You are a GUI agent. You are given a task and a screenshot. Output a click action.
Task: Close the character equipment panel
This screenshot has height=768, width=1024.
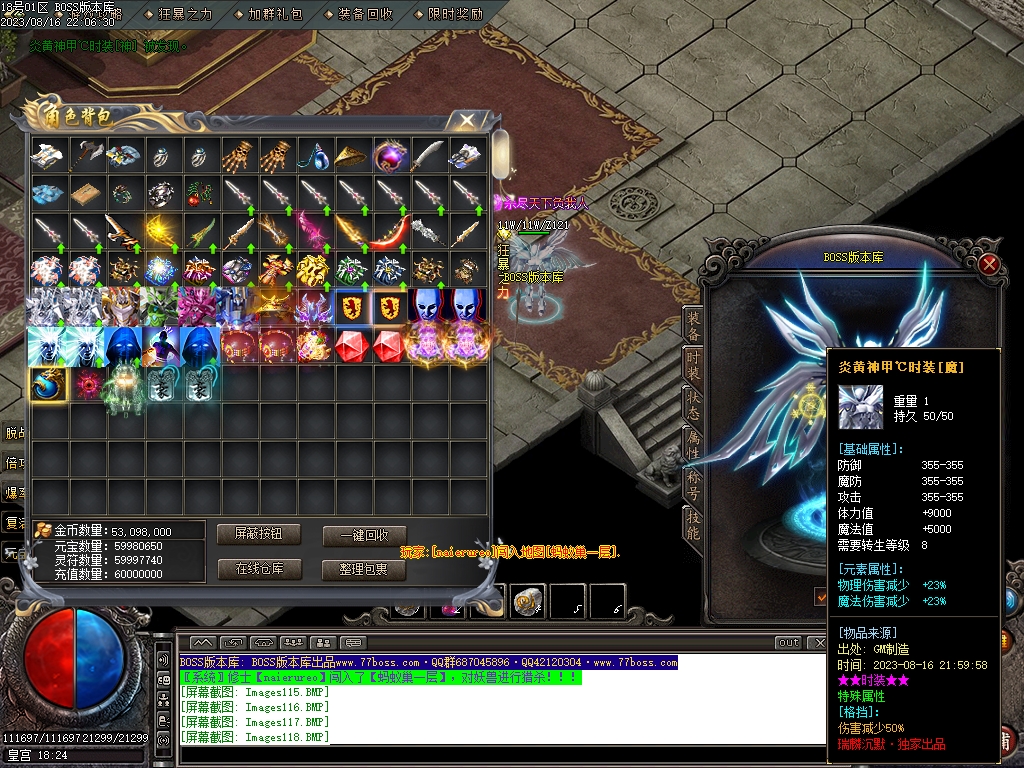[x=989, y=265]
